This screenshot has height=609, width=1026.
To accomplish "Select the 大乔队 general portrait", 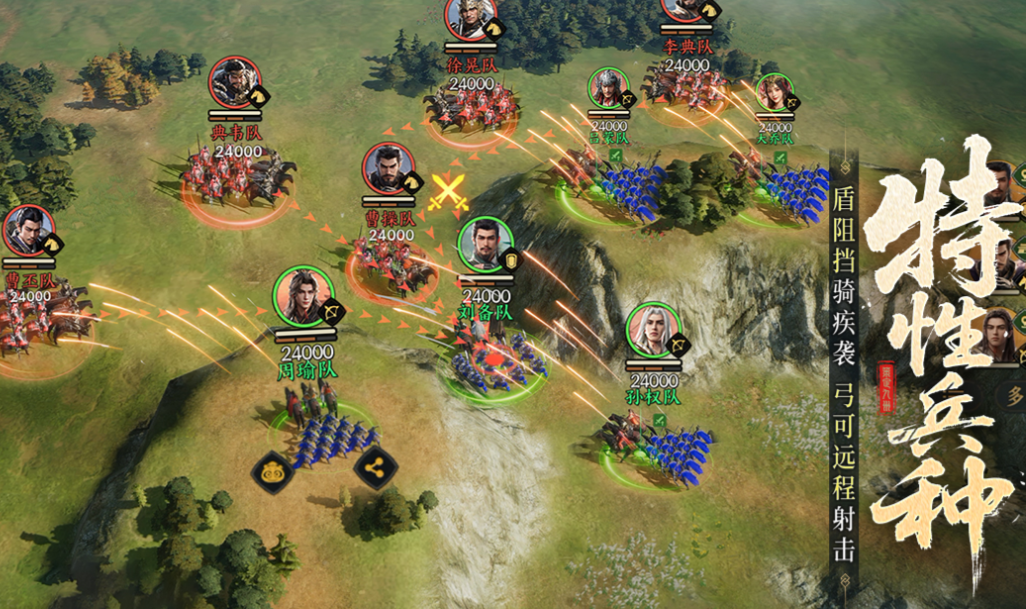I will click(773, 93).
